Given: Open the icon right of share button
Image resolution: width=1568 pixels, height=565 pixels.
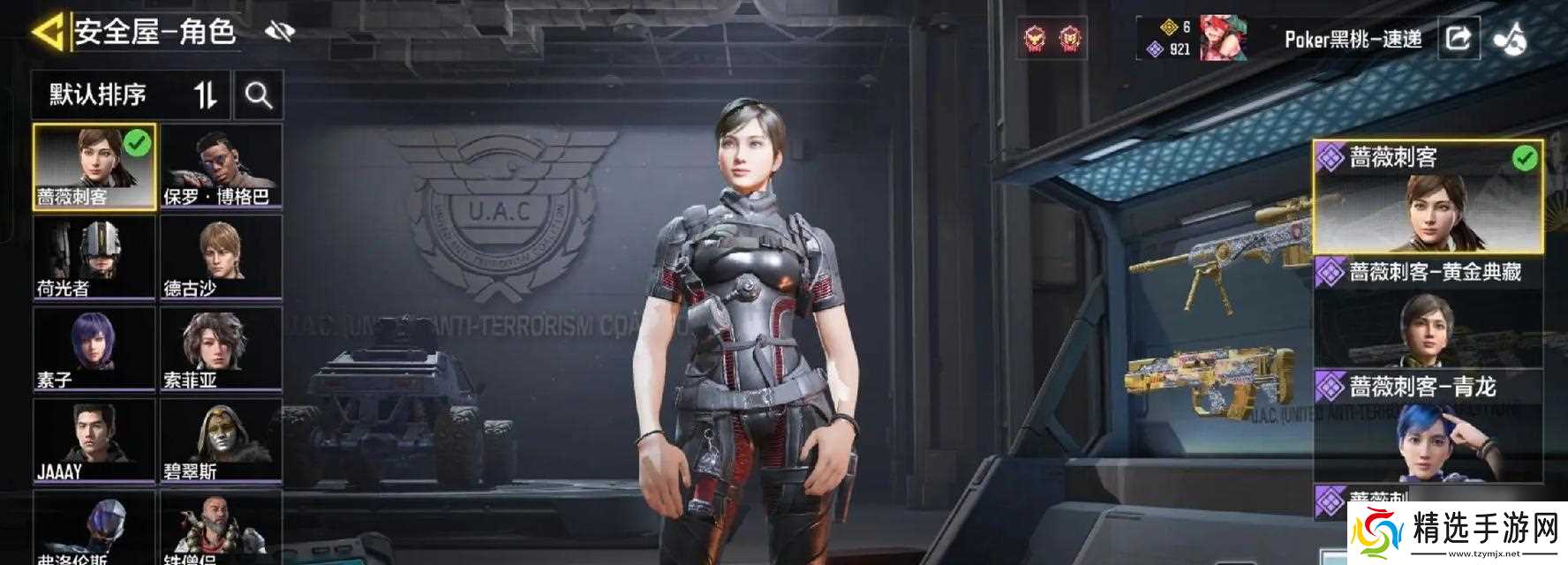Looking at the screenshot, I should (1509, 38).
